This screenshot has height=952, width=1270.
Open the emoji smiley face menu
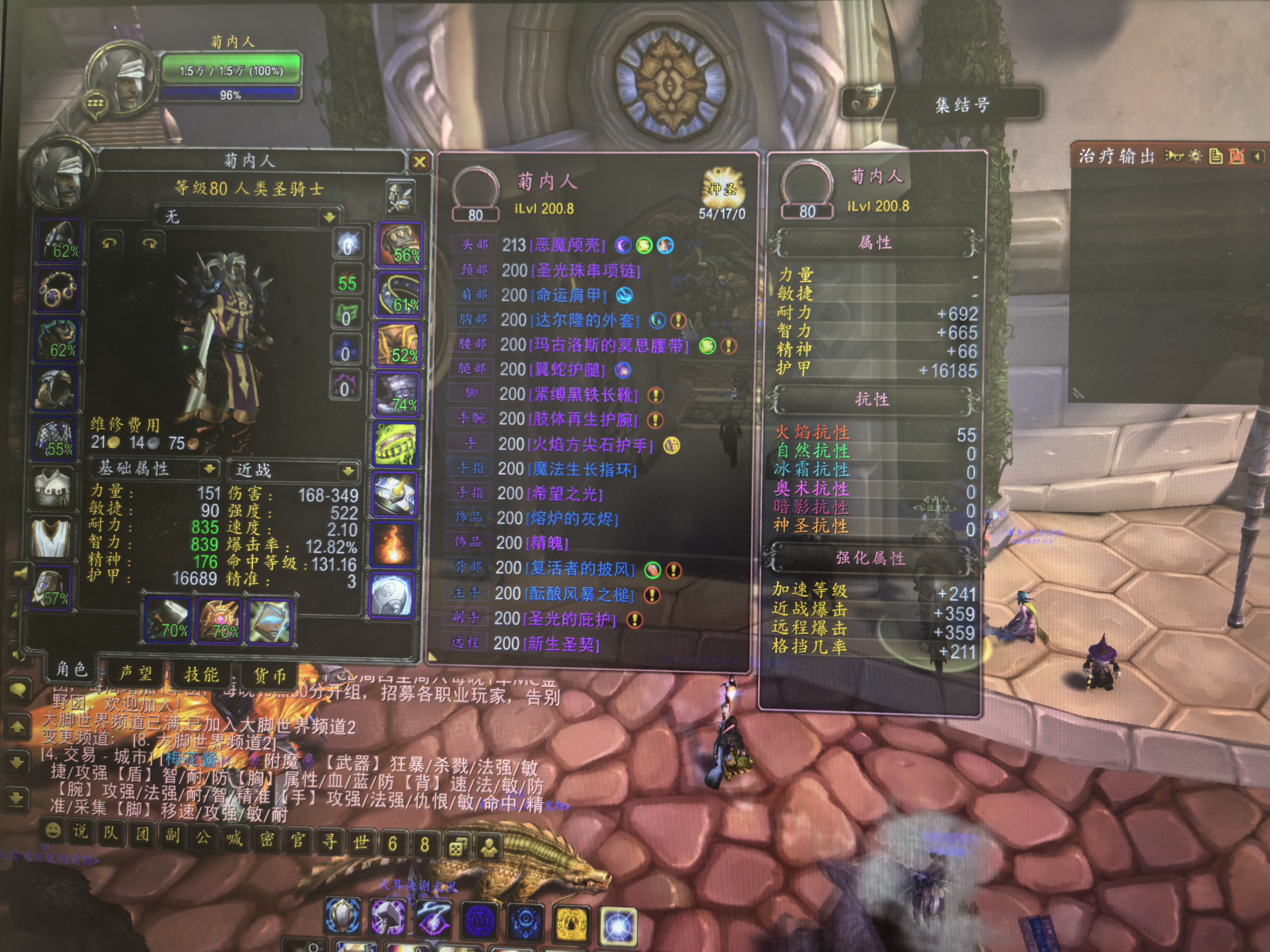click(x=53, y=830)
